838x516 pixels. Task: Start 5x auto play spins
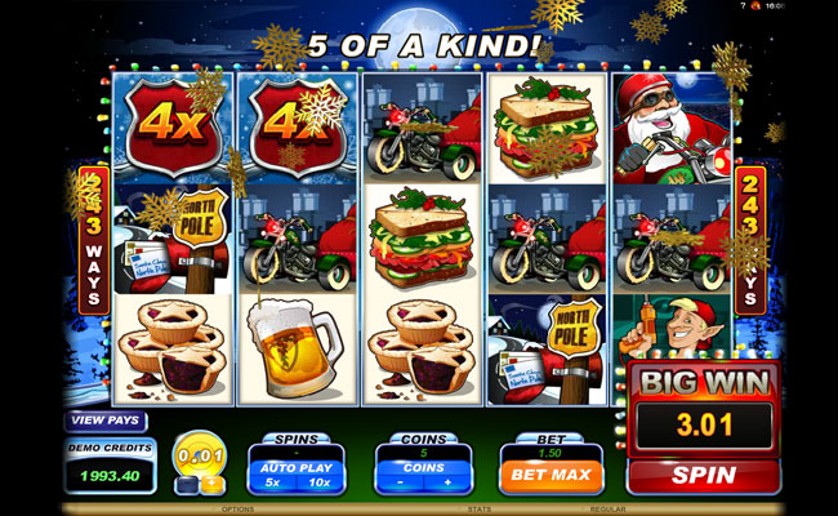coord(273,484)
